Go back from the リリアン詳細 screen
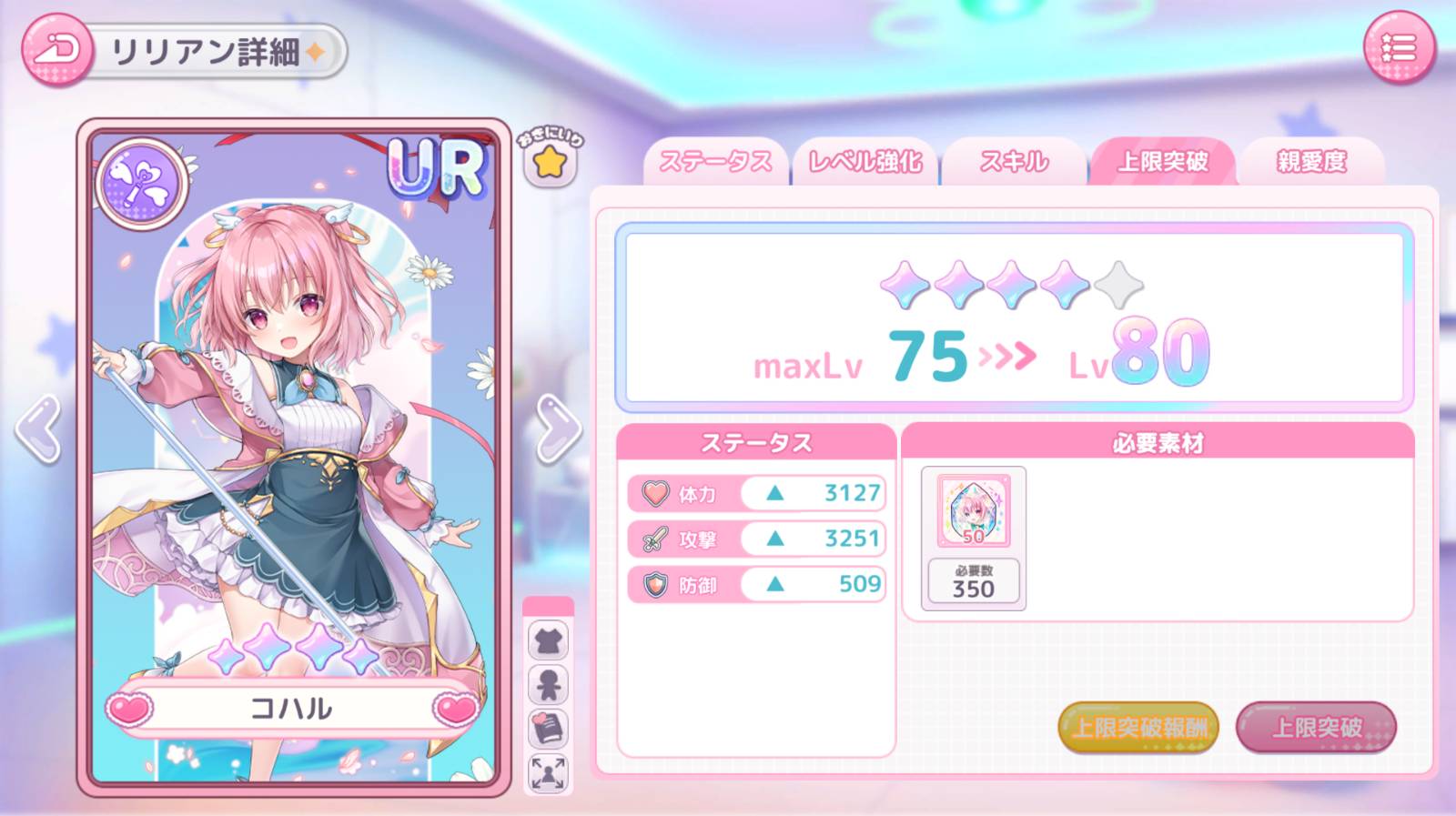Viewport: 1456px width, 816px height. 57,50
